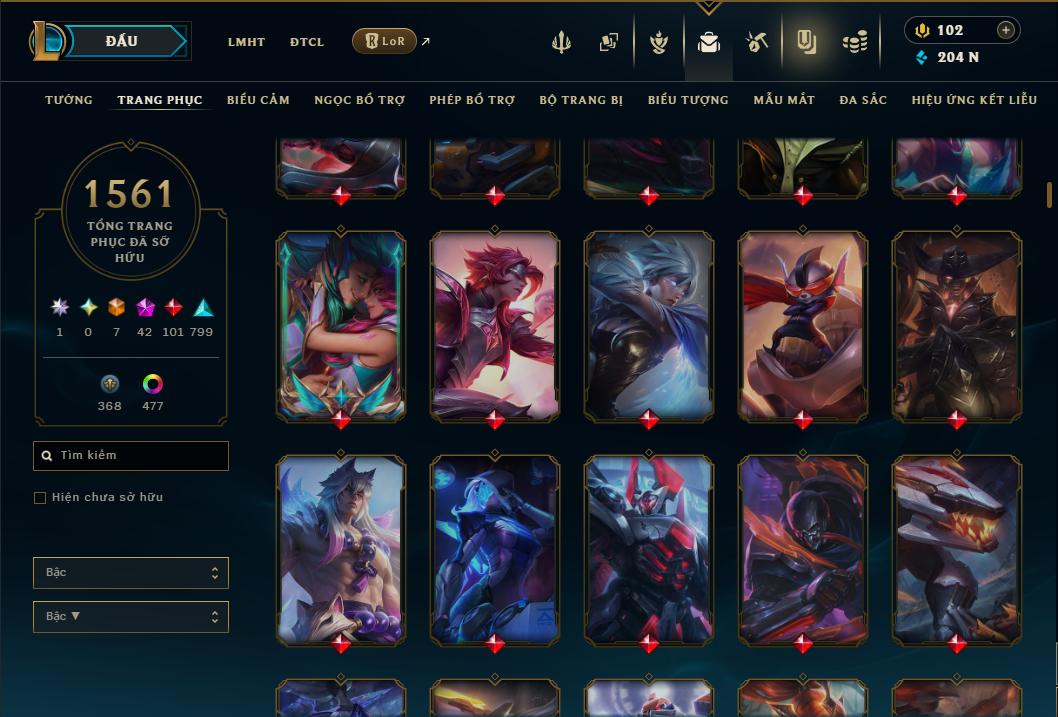
Task: Open the BIỂU CẢM tab
Action: [x=258, y=100]
